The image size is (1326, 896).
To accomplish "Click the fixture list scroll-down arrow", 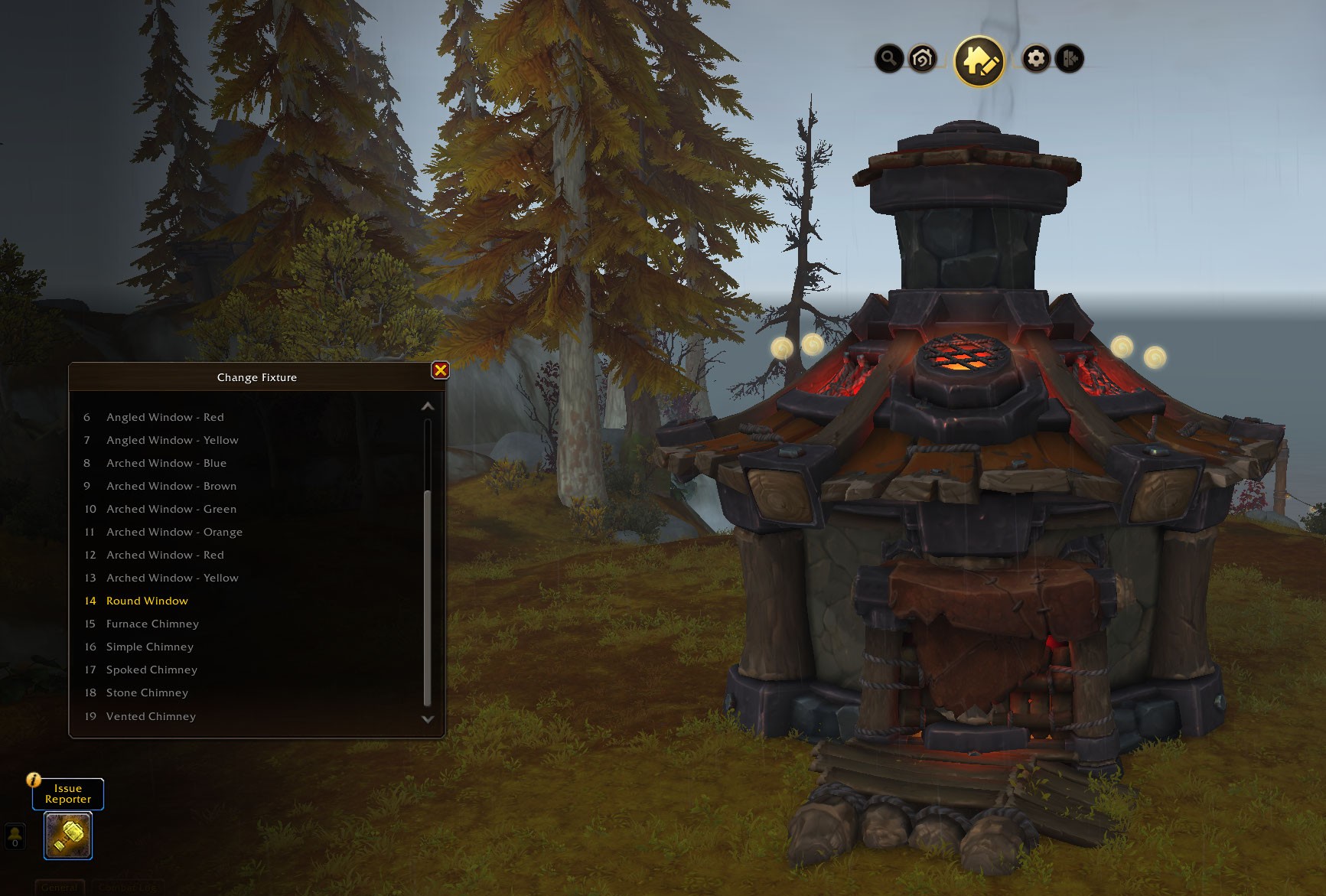I will (x=428, y=719).
